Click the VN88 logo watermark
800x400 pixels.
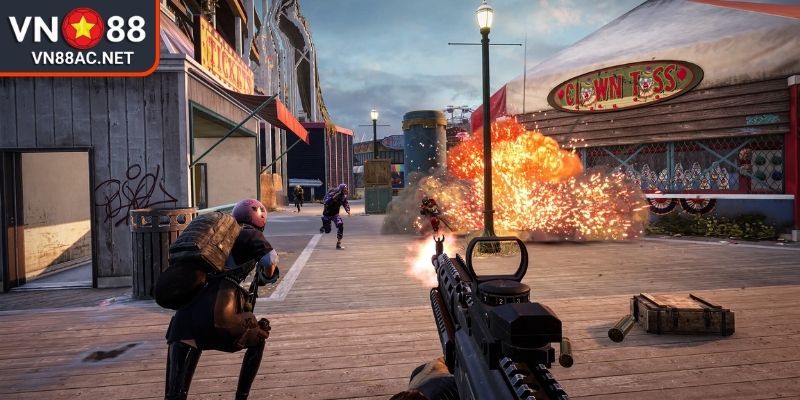(78, 35)
